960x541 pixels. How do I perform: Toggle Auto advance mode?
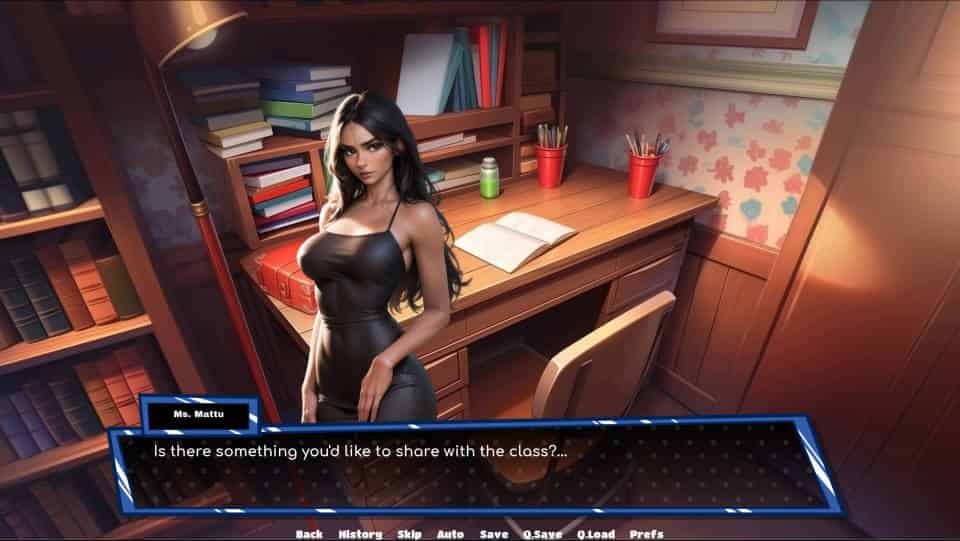point(450,534)
